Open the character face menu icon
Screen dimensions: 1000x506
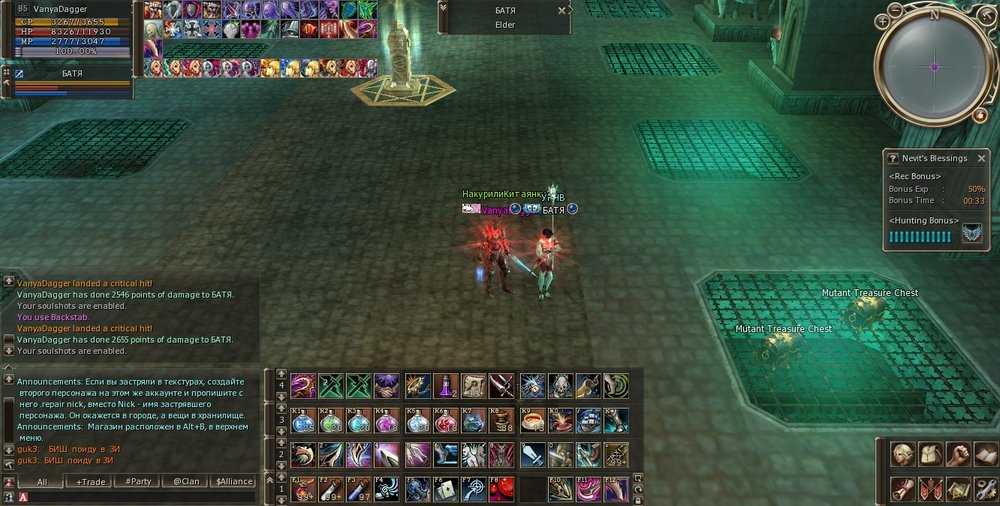tap(903, 454)
